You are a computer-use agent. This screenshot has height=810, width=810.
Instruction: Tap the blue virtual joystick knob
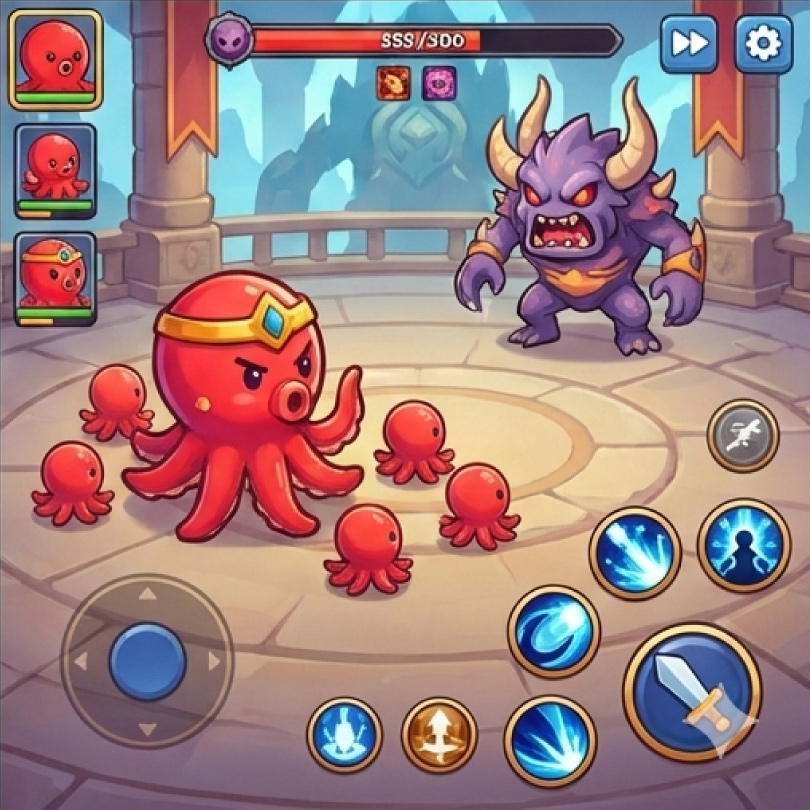[x=148, y=659]
